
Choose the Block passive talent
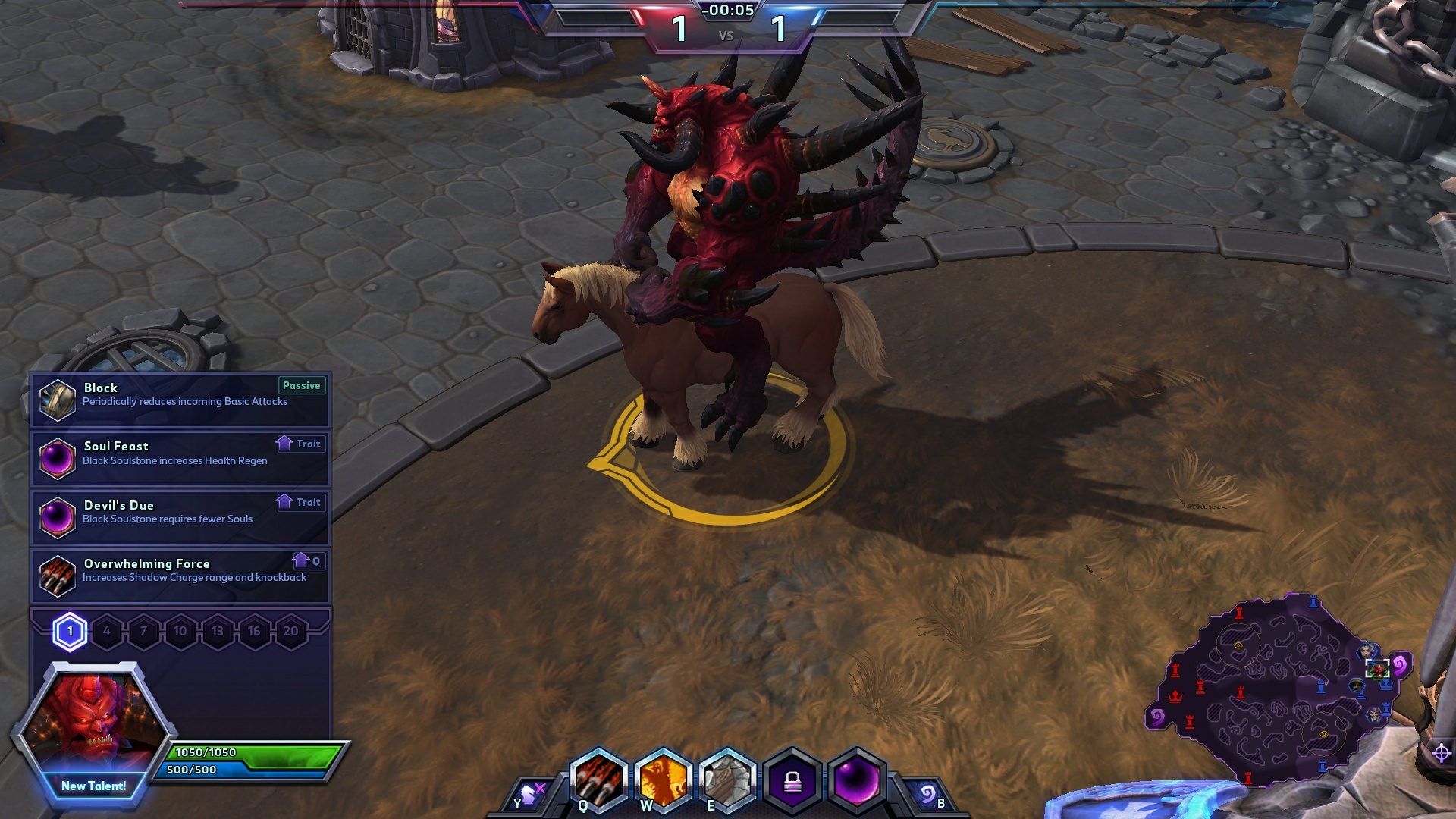tap(180, 400)
